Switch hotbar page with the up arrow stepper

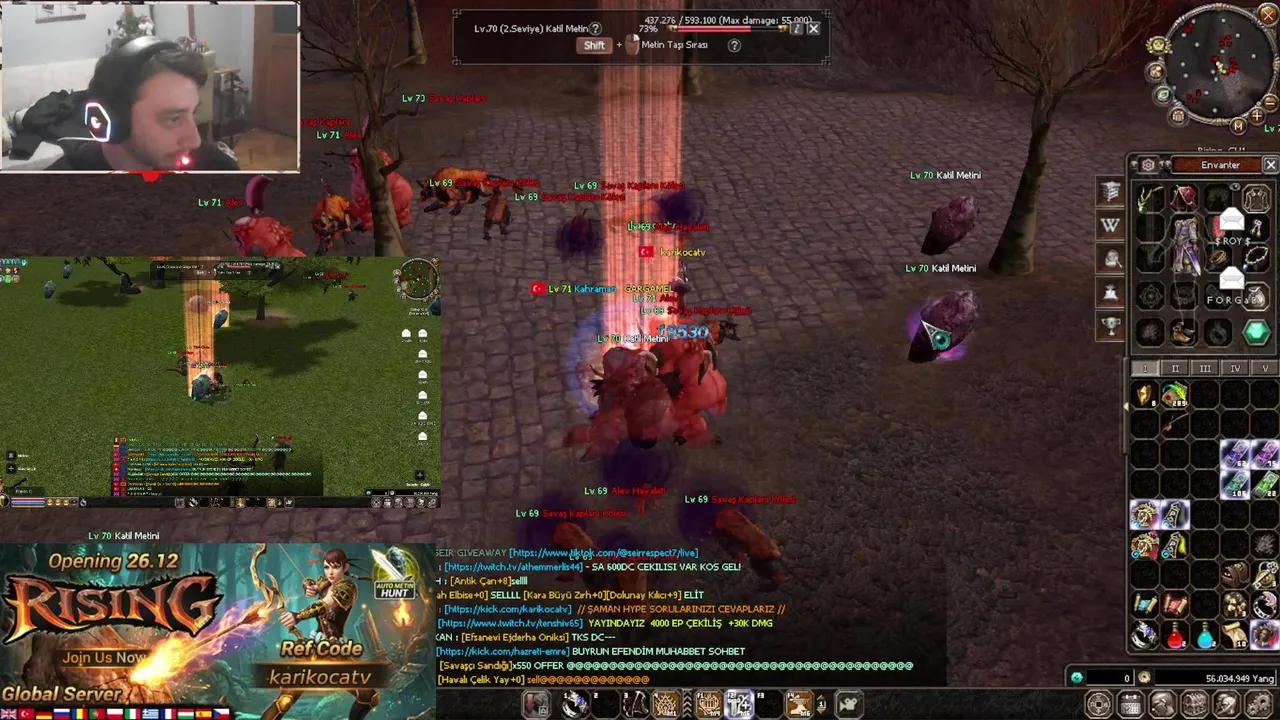tap(820, 699)
